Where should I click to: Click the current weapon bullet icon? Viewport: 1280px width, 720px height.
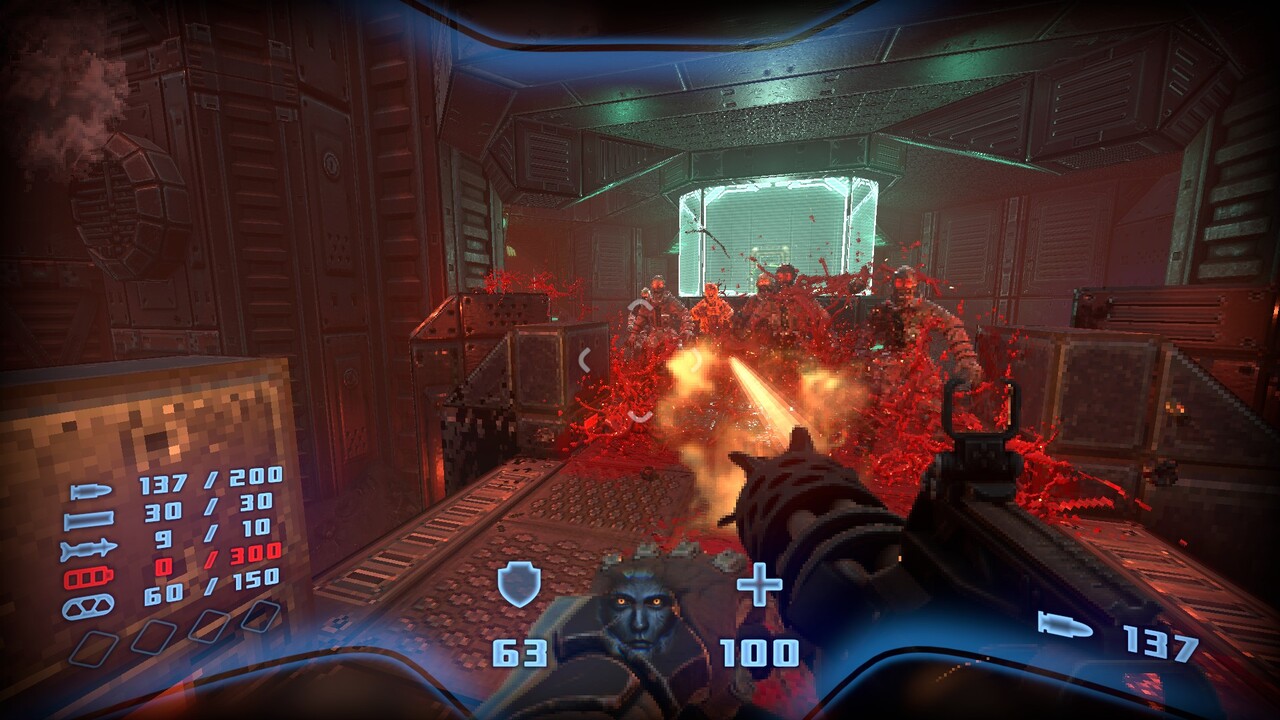(x=1065, y=625)
